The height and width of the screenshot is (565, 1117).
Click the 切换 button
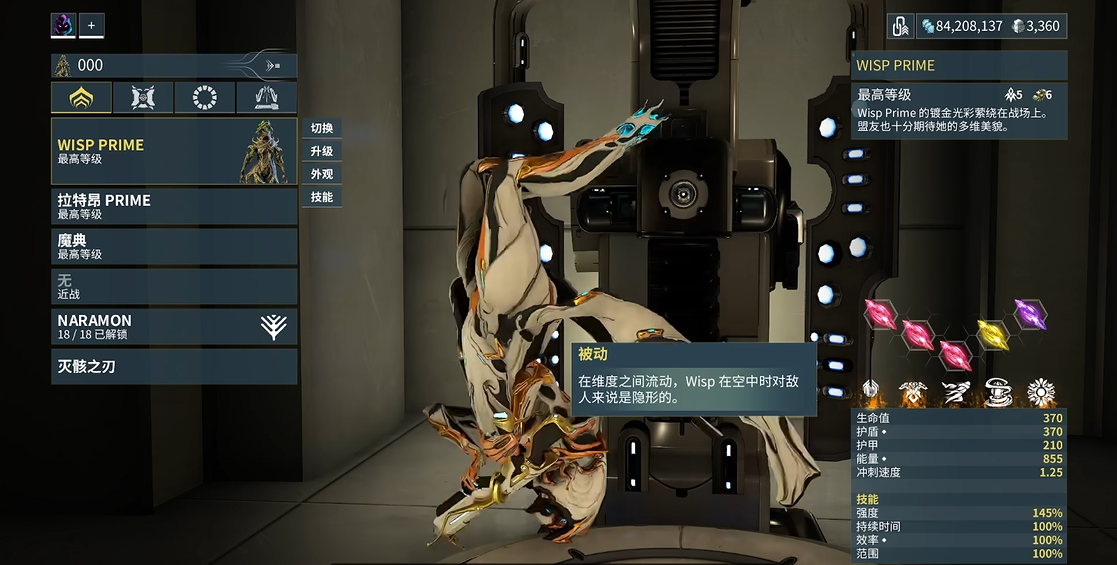(x=322, y=128)
